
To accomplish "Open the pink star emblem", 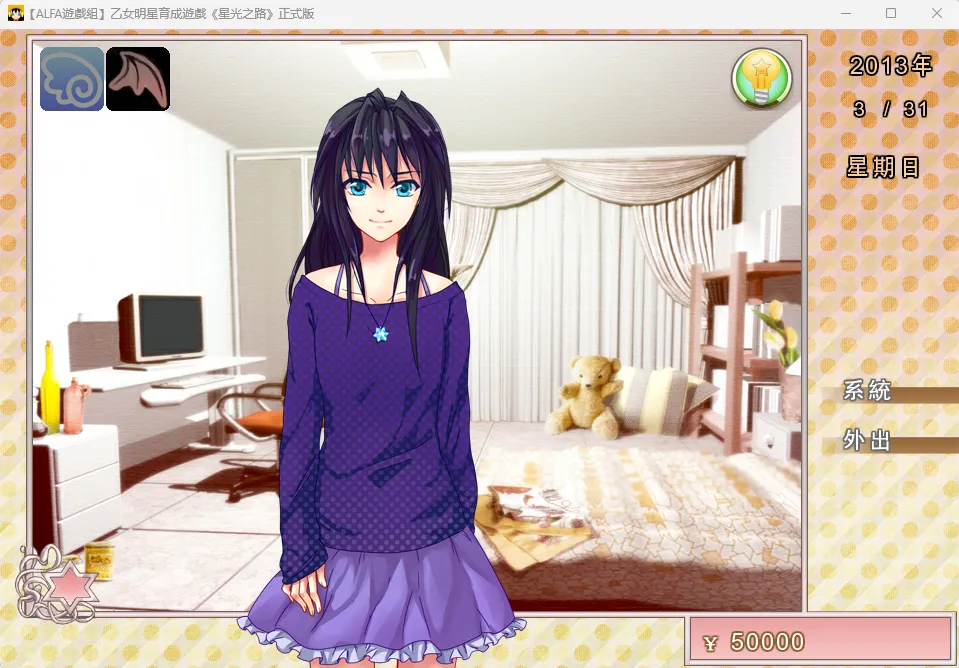I will (x=70, y=585).
